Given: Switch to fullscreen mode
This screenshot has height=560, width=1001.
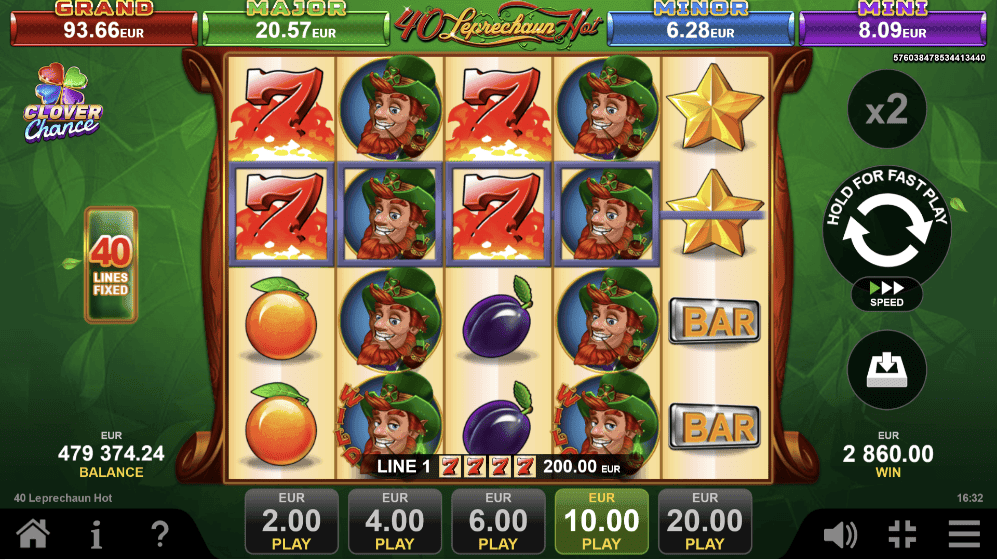Looking at the screenshot, I should (x=902, y=534).
